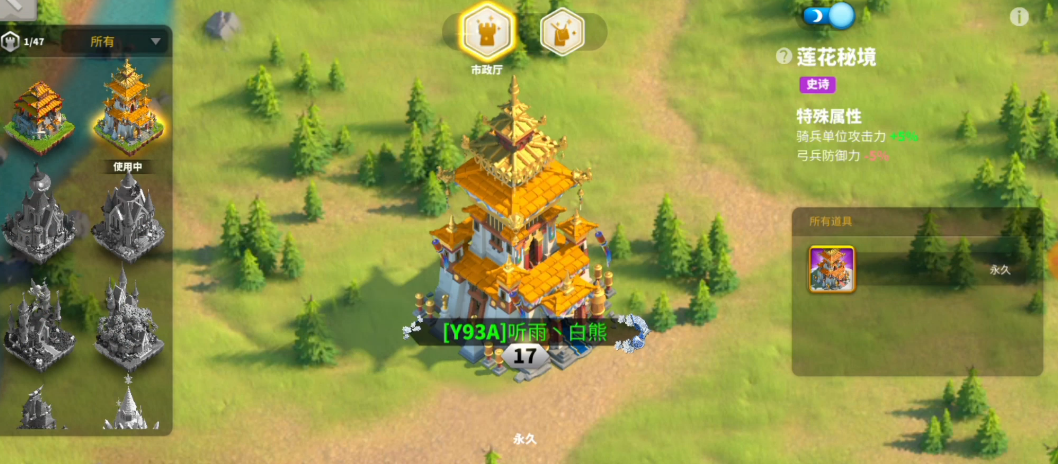
Task: Choose the orange-roofed city skin thumbnail
Action: (38, 110)
